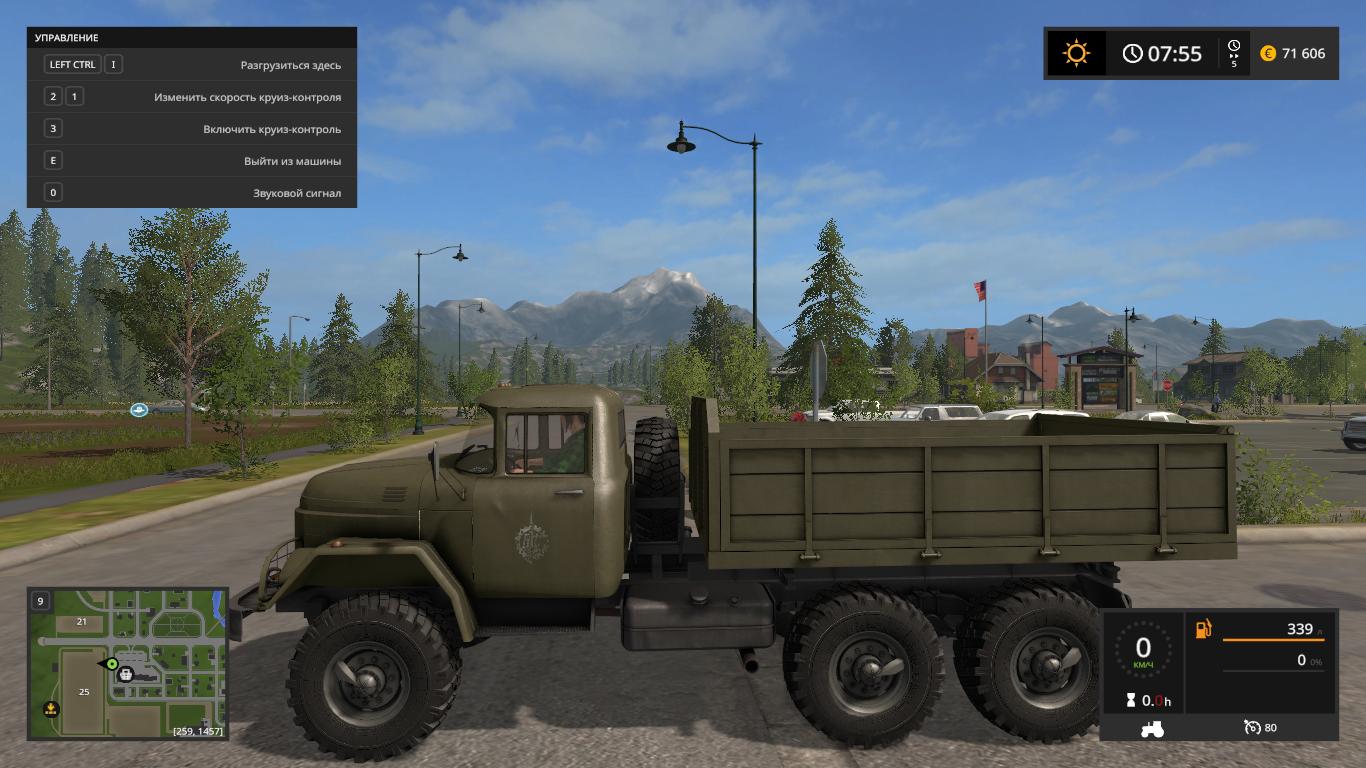Click the white tractor vehicle icon
The height and width of the screenshot is (768, 1366).
point(1151,728)
